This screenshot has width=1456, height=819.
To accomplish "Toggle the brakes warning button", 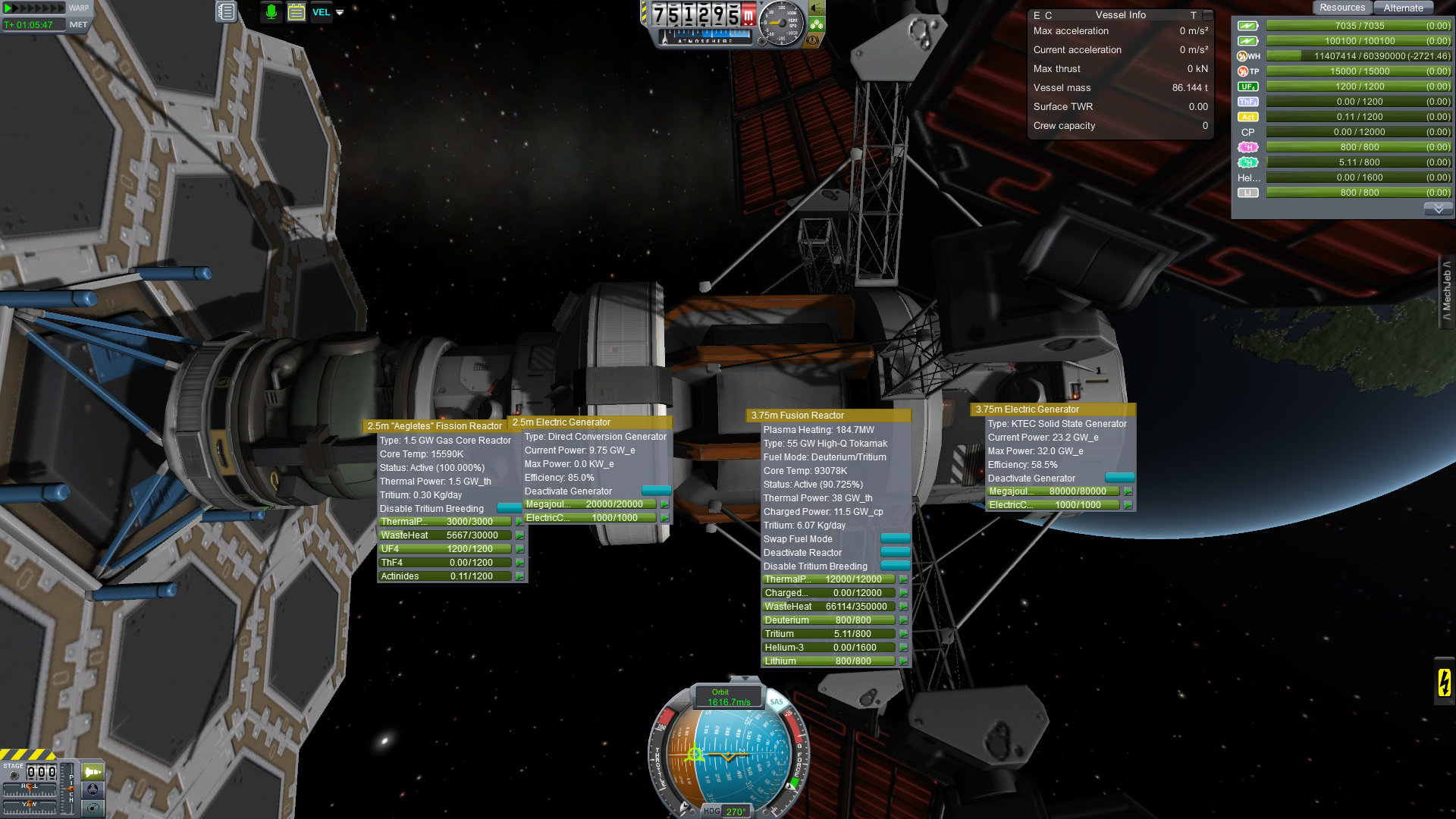I will [x=813, y=39].
